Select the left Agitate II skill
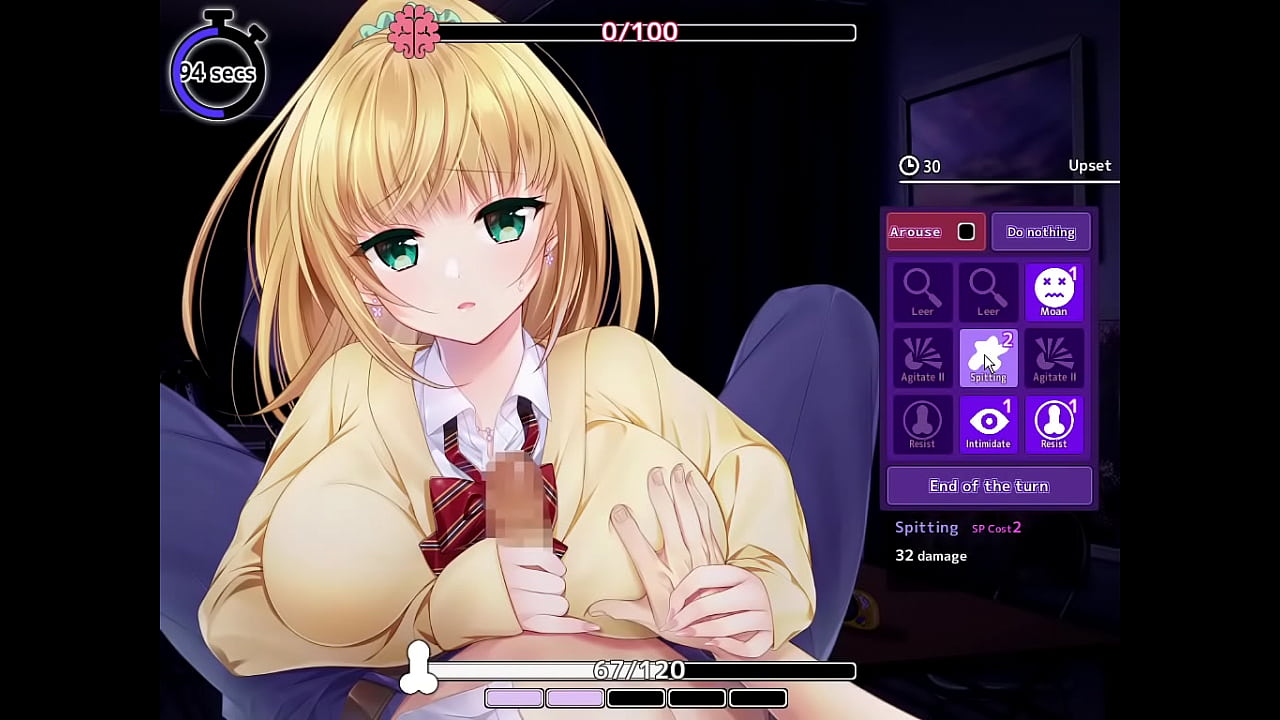 click(x=922, y=357)
